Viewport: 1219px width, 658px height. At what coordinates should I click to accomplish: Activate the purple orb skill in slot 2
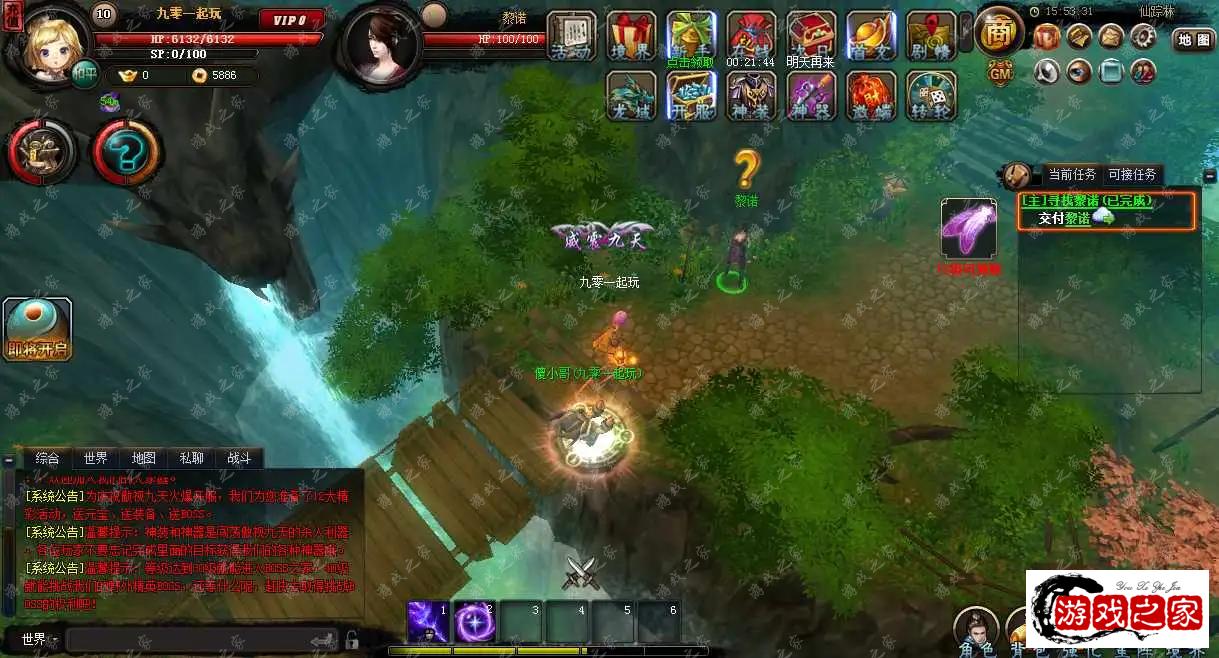[x=474, y=623]
